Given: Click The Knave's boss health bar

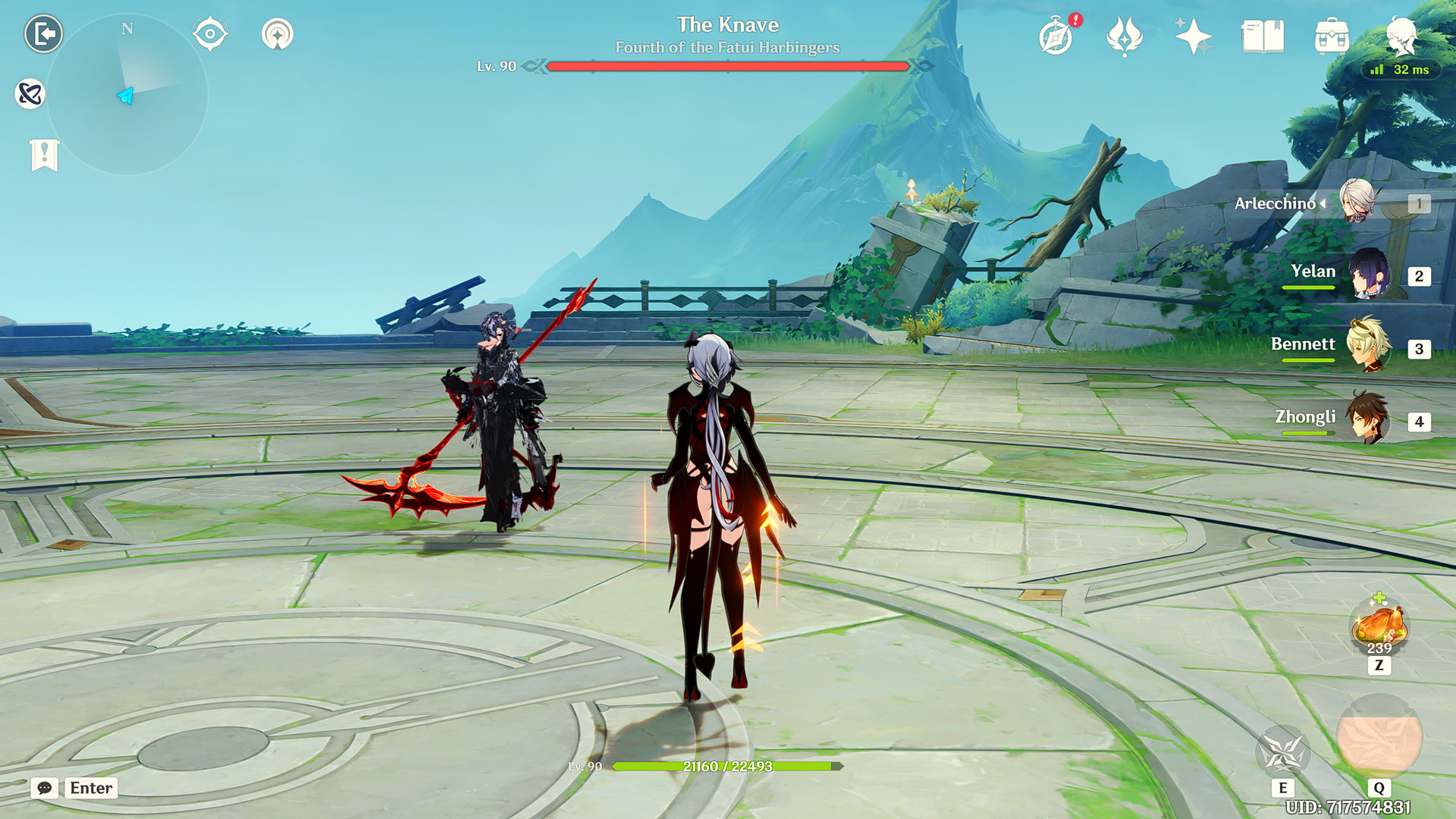Looking at the screenshot, I should (728, 67).
